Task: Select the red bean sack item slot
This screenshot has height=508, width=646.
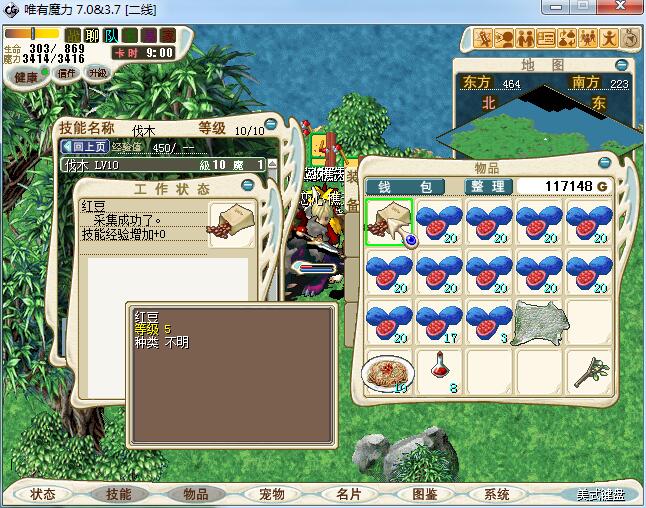Action: pyautogui.click(x=389, y=223)
